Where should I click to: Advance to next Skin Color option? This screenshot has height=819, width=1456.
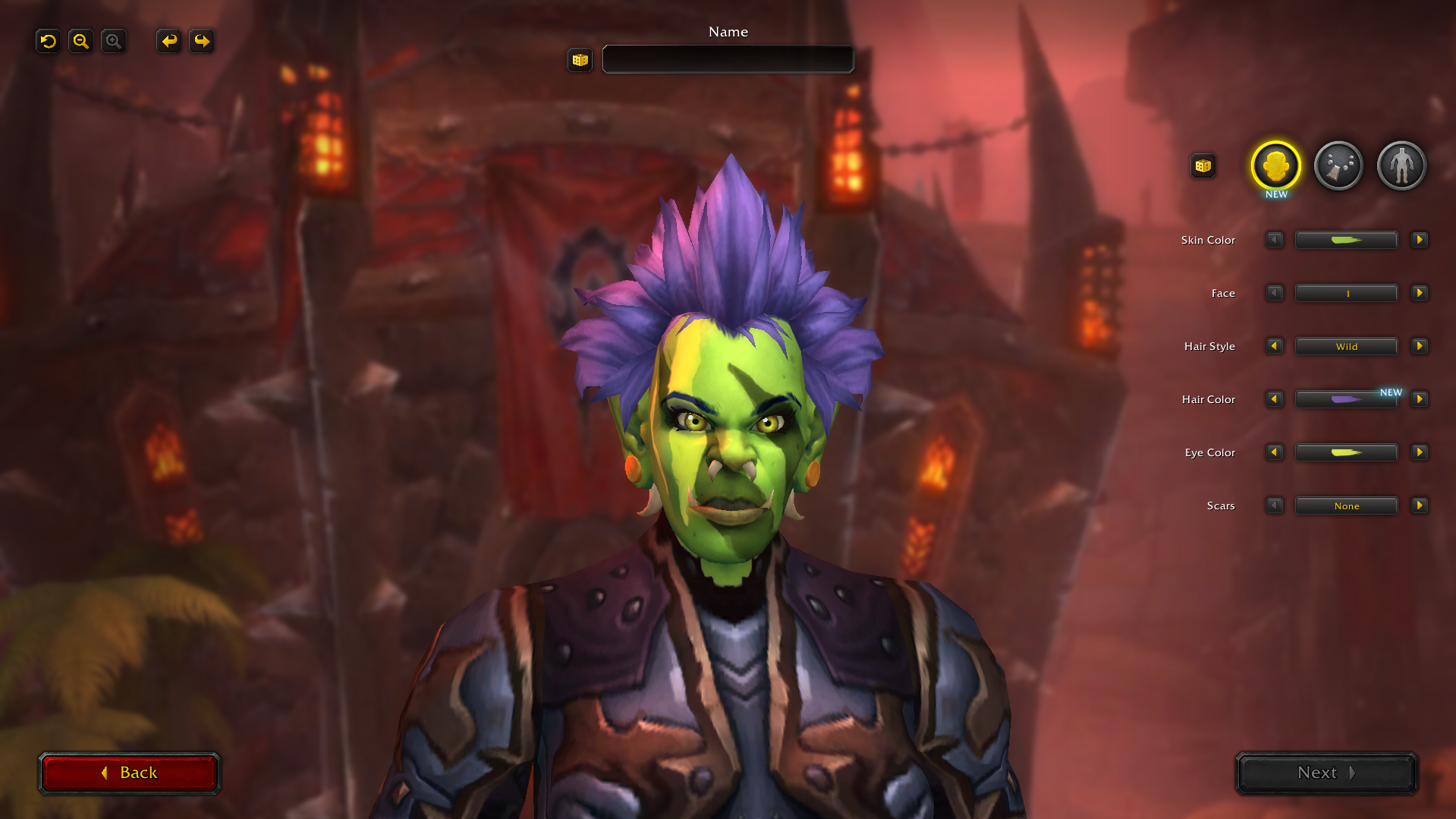pos(1420,240)
